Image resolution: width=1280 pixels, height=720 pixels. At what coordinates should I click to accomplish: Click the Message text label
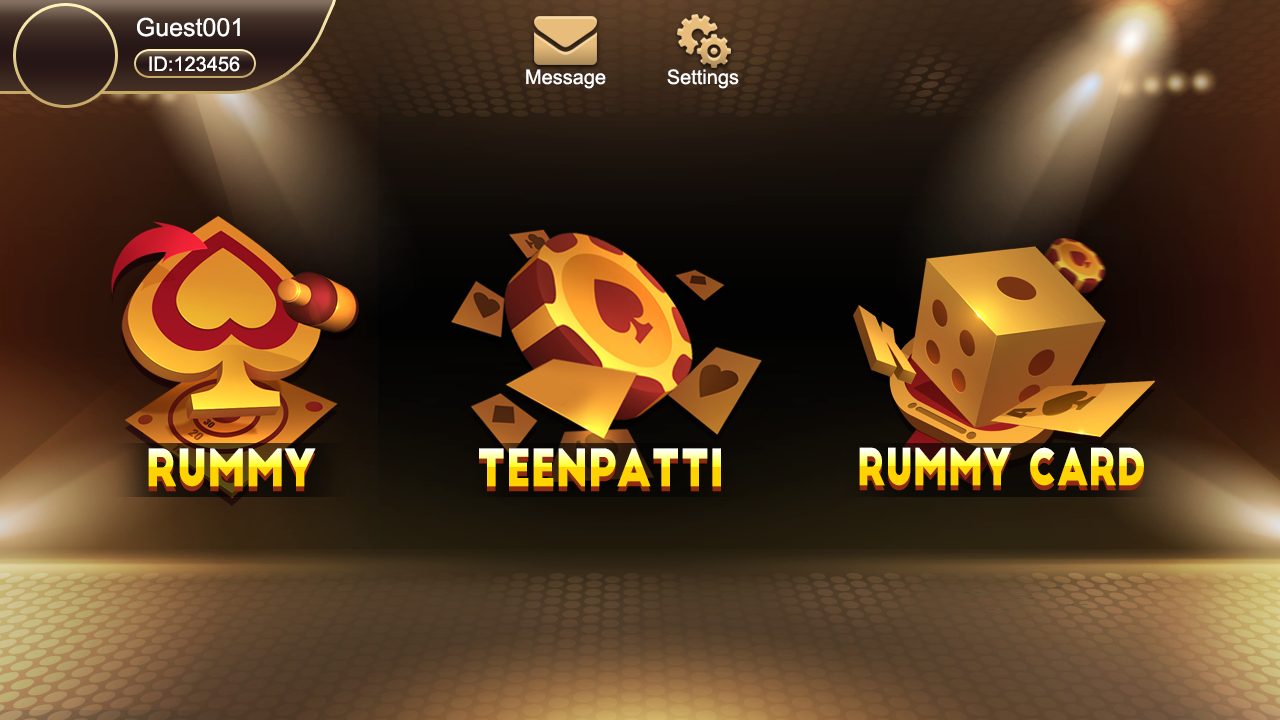(566, 77)
